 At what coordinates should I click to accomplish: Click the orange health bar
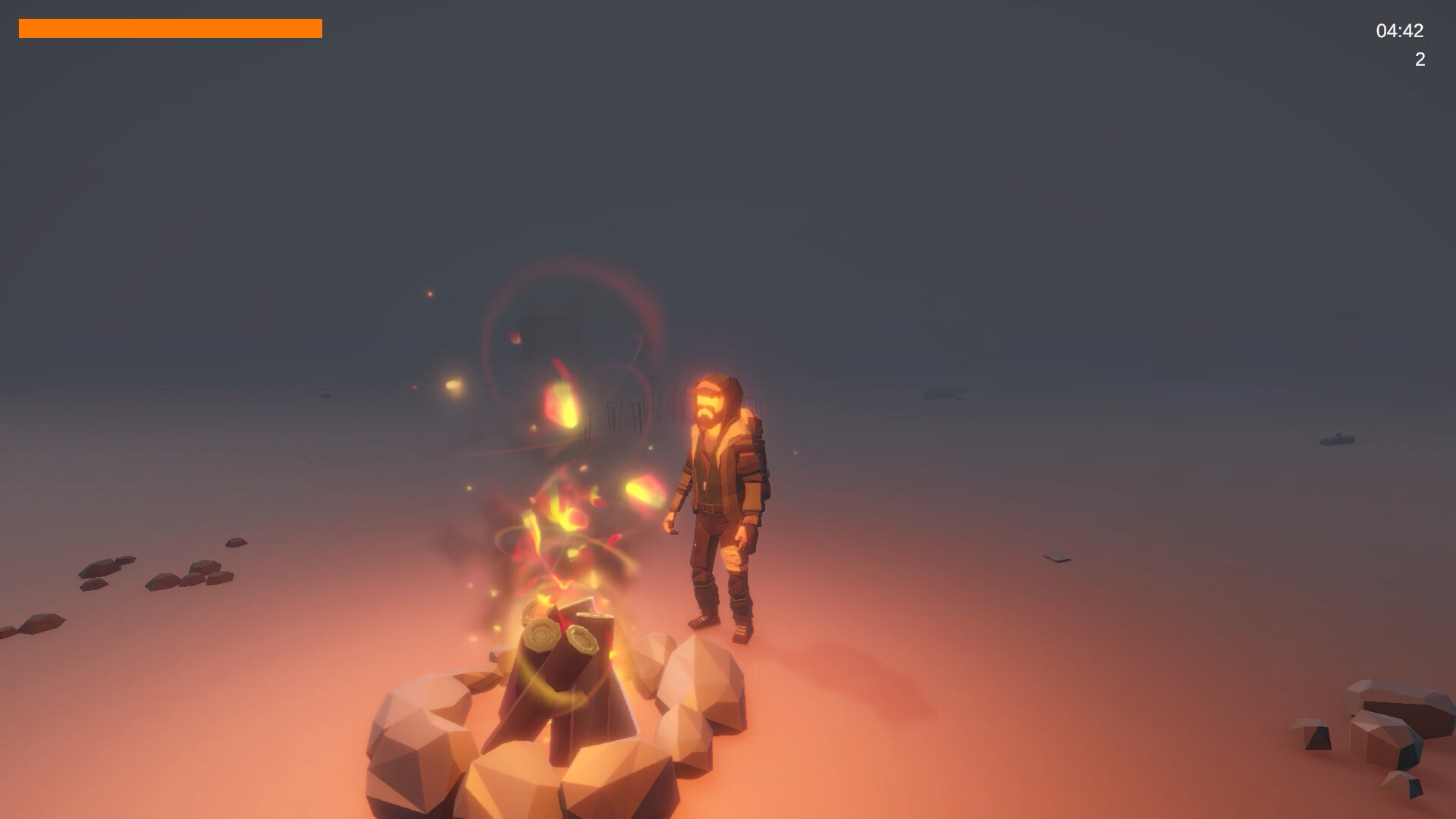[171, 29]
